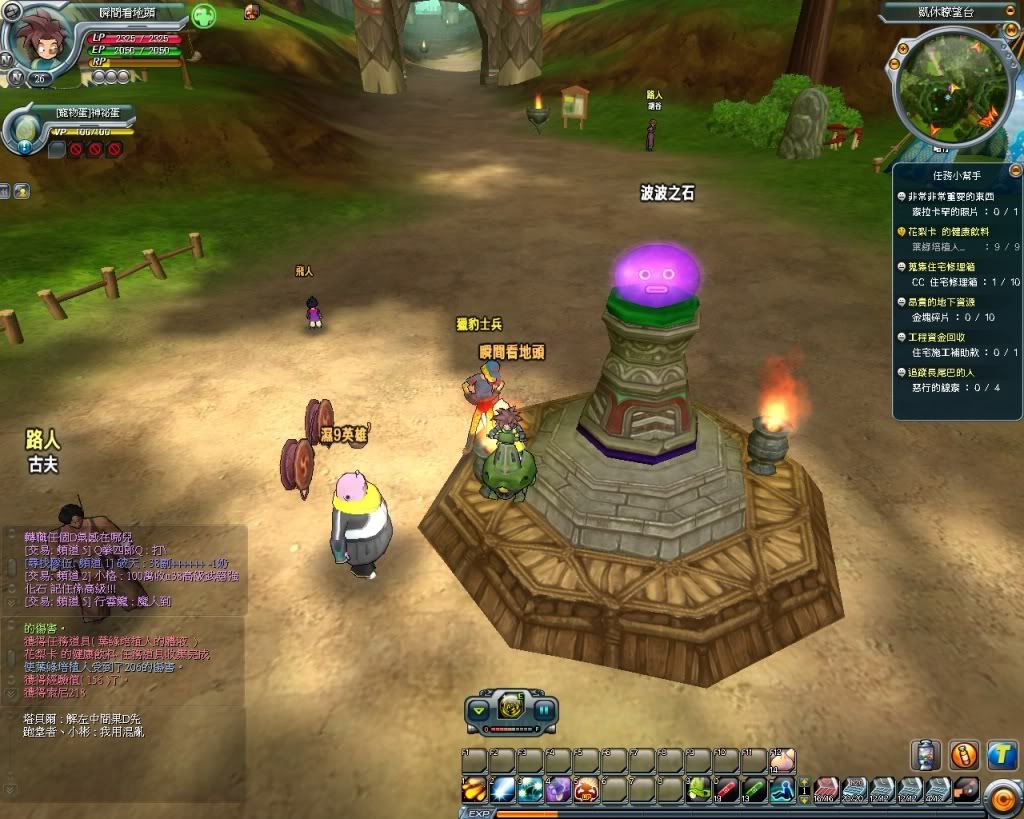Open the green character silhouette icon
The height and width of the screenshot is (819, 1024).
click(x=203, y=17)
